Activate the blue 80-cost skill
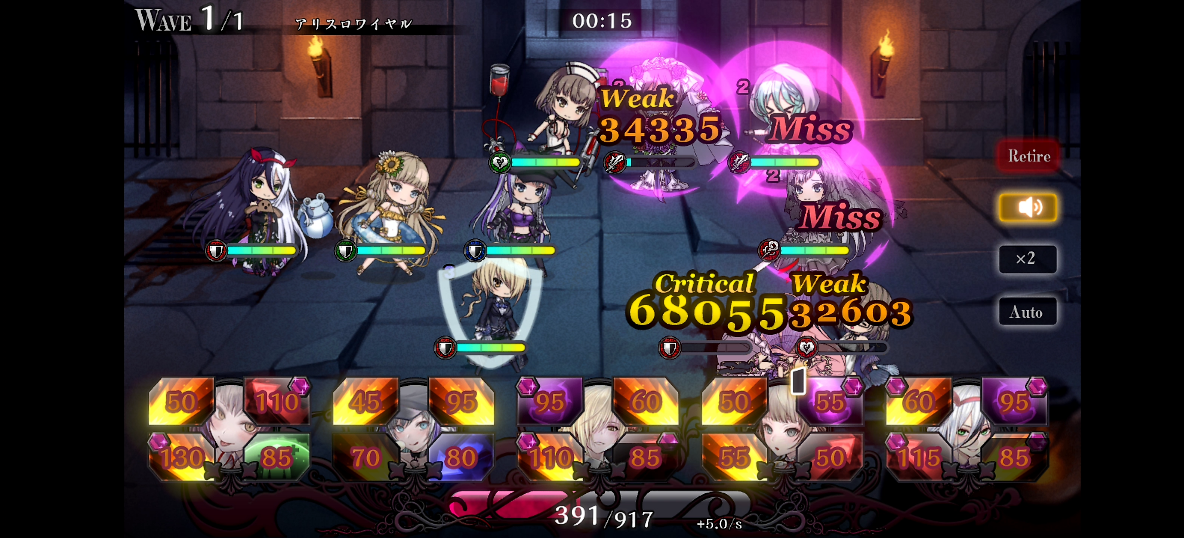The width and height of the screenshot is (1184, 538). [x=461, y=458]
